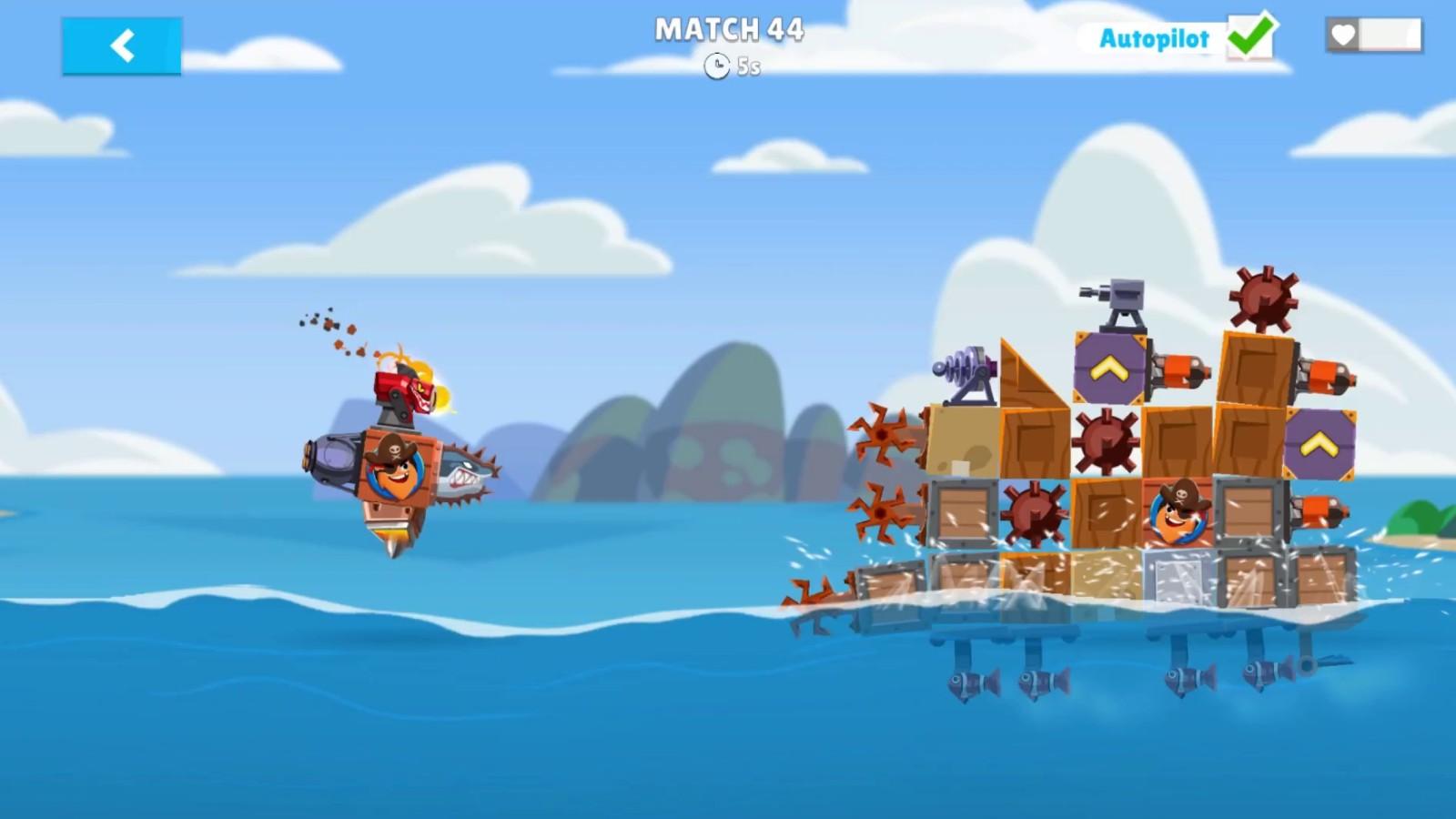Select the MATCH 44 header label
This screenshot has width=1456, height=819.
pos(728,30)
